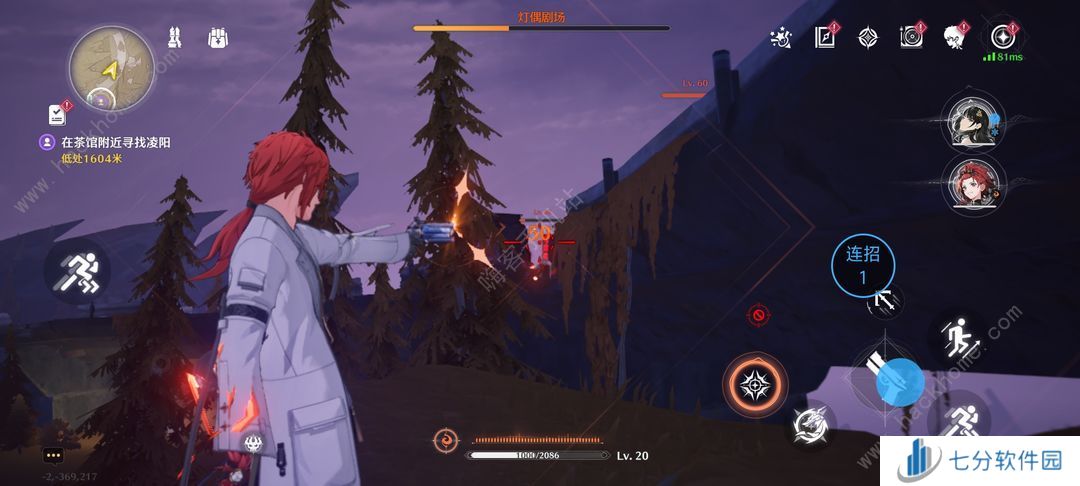1080x486 pixels.
Task: Open the guidebook with compass icon
Action: click(825, 38)
